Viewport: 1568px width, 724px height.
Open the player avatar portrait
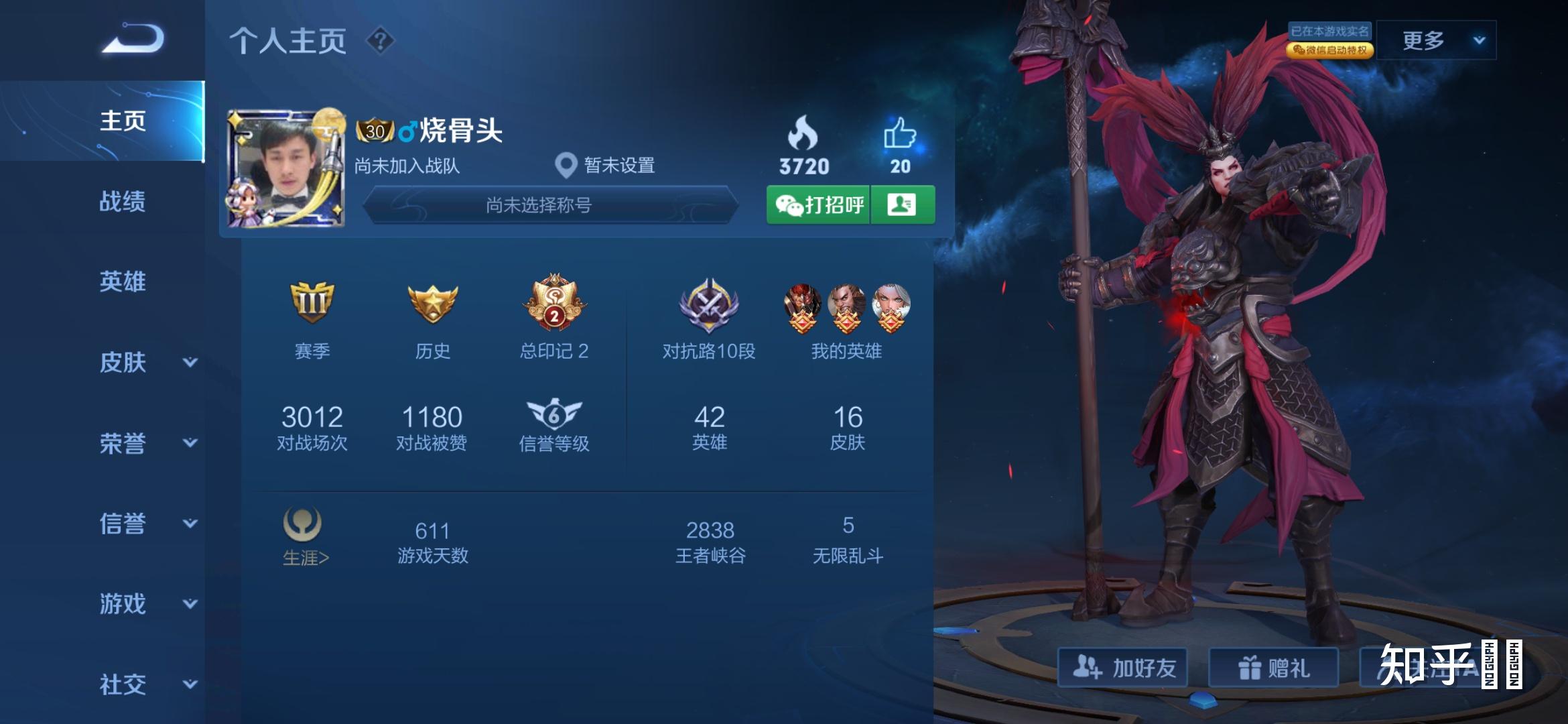pos(285,168)
